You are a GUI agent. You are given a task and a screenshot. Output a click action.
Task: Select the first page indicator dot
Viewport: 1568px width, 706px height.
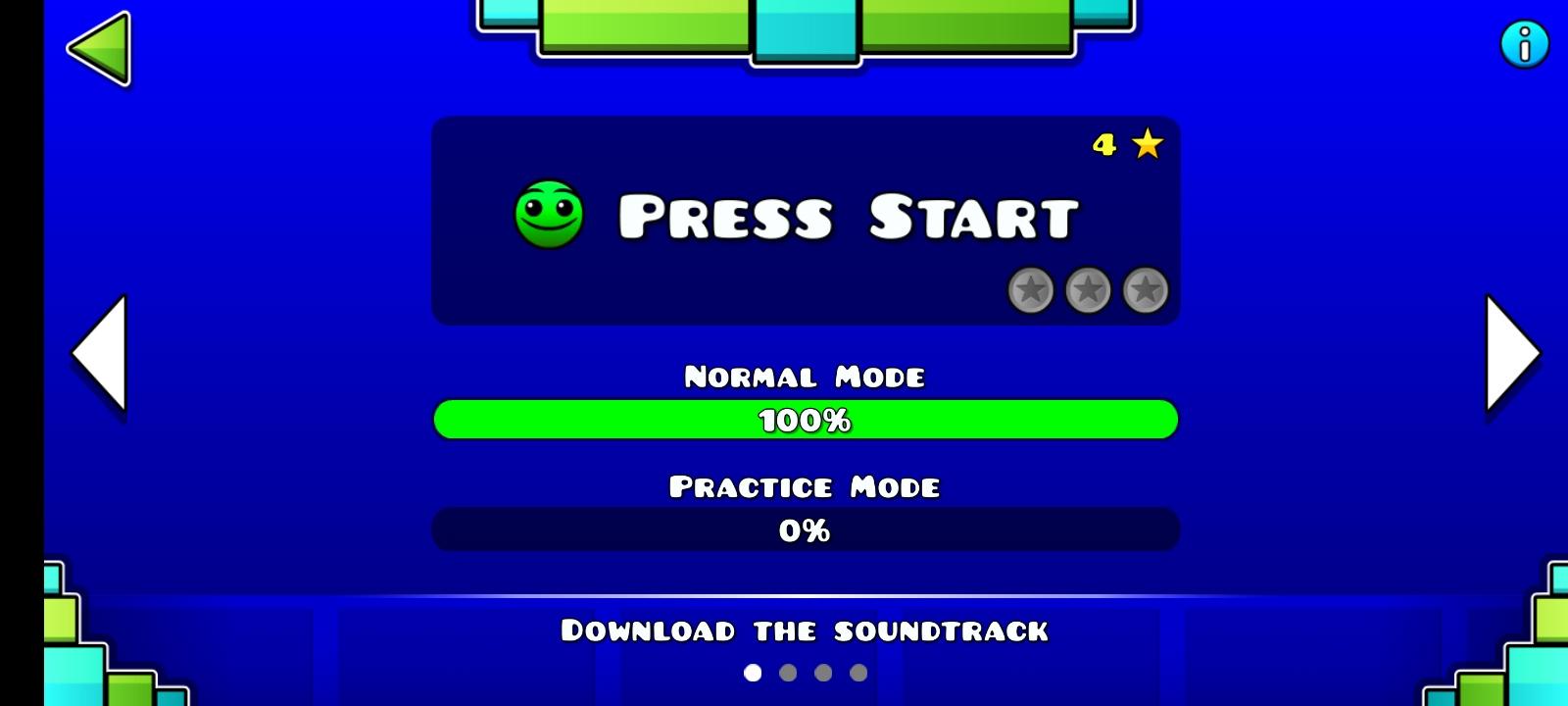pyautogui.click(x=751, y=673)
